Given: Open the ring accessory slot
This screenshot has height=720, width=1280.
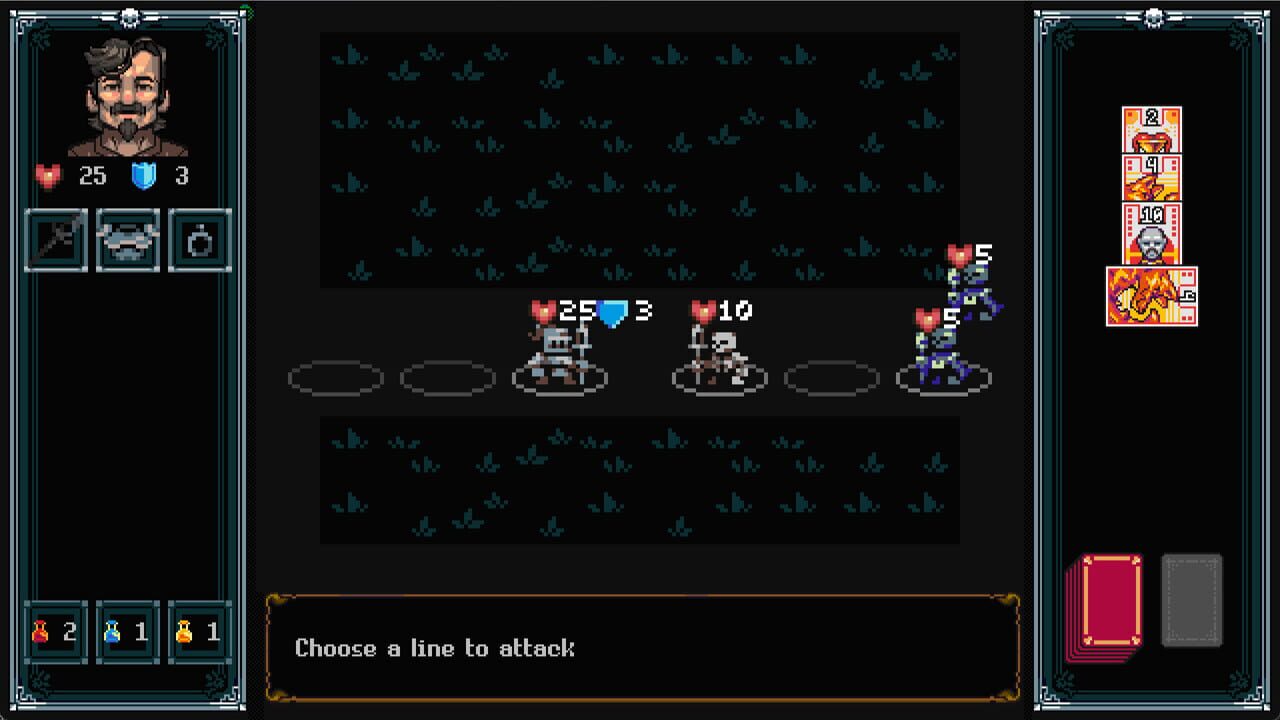Looking at the screenshot, I should click(x=199, y=238).
